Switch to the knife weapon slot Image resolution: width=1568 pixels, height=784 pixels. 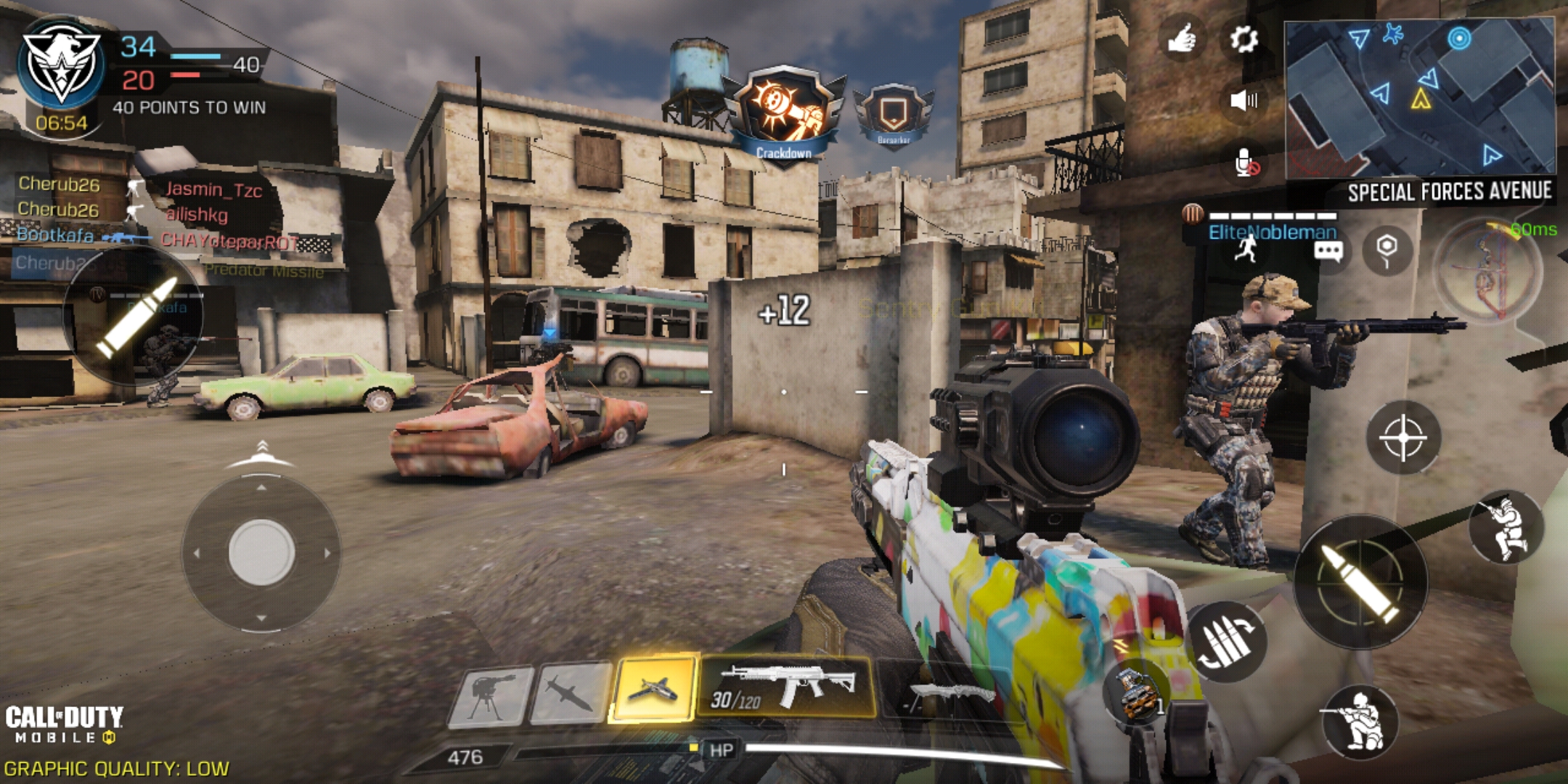(944, 695)
